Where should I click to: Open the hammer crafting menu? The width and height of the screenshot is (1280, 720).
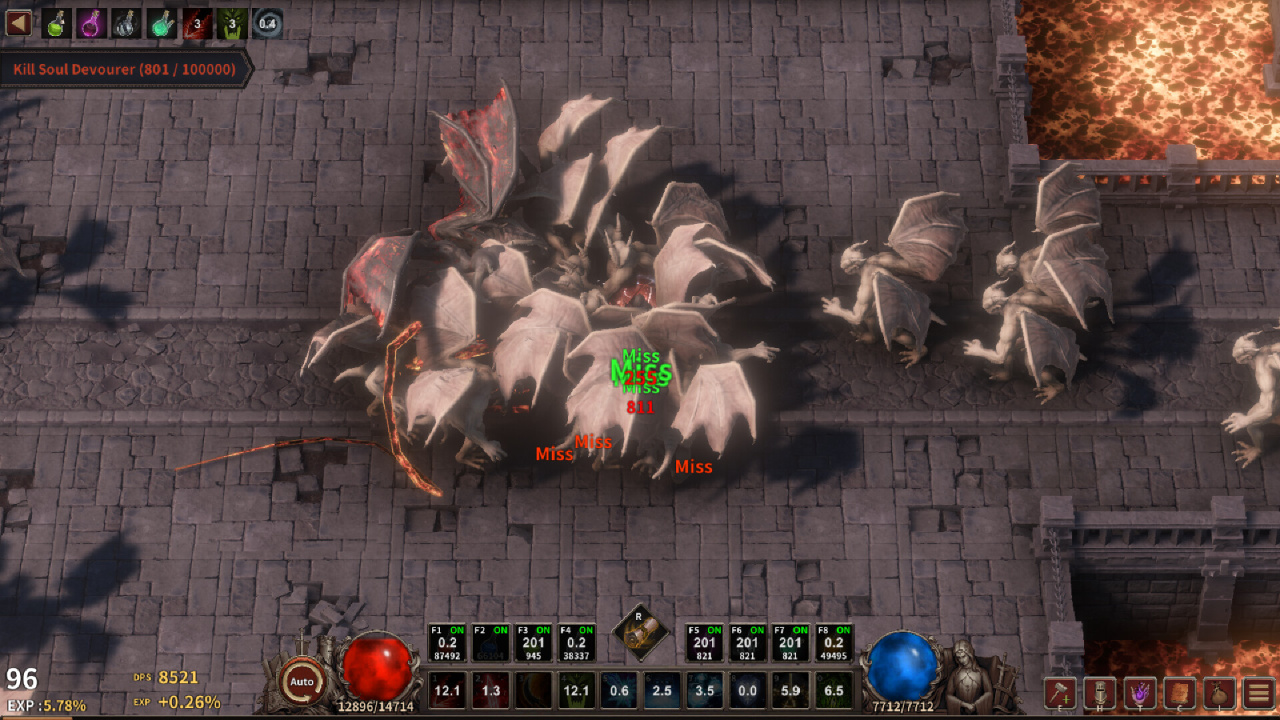(x=1060, y=692)
